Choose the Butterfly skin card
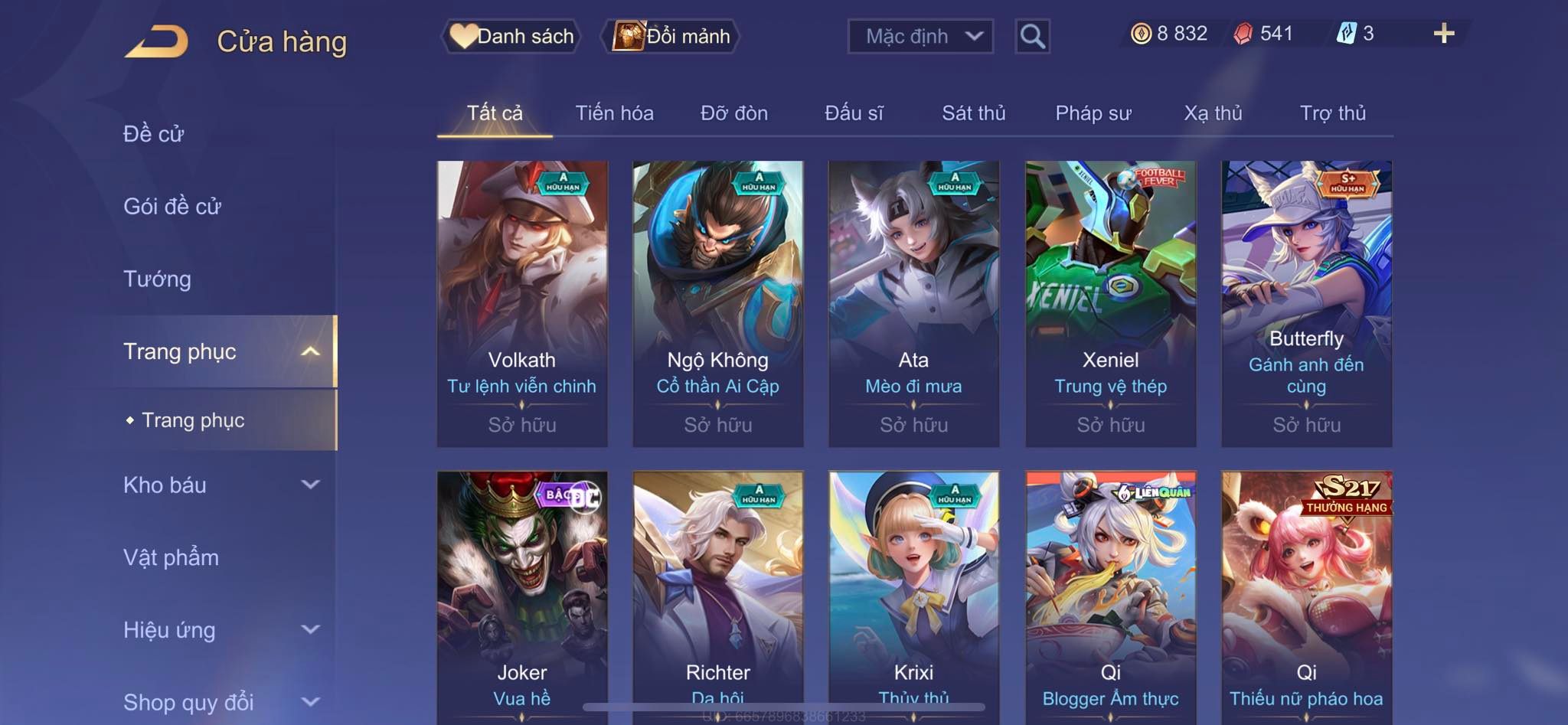 1306,303
